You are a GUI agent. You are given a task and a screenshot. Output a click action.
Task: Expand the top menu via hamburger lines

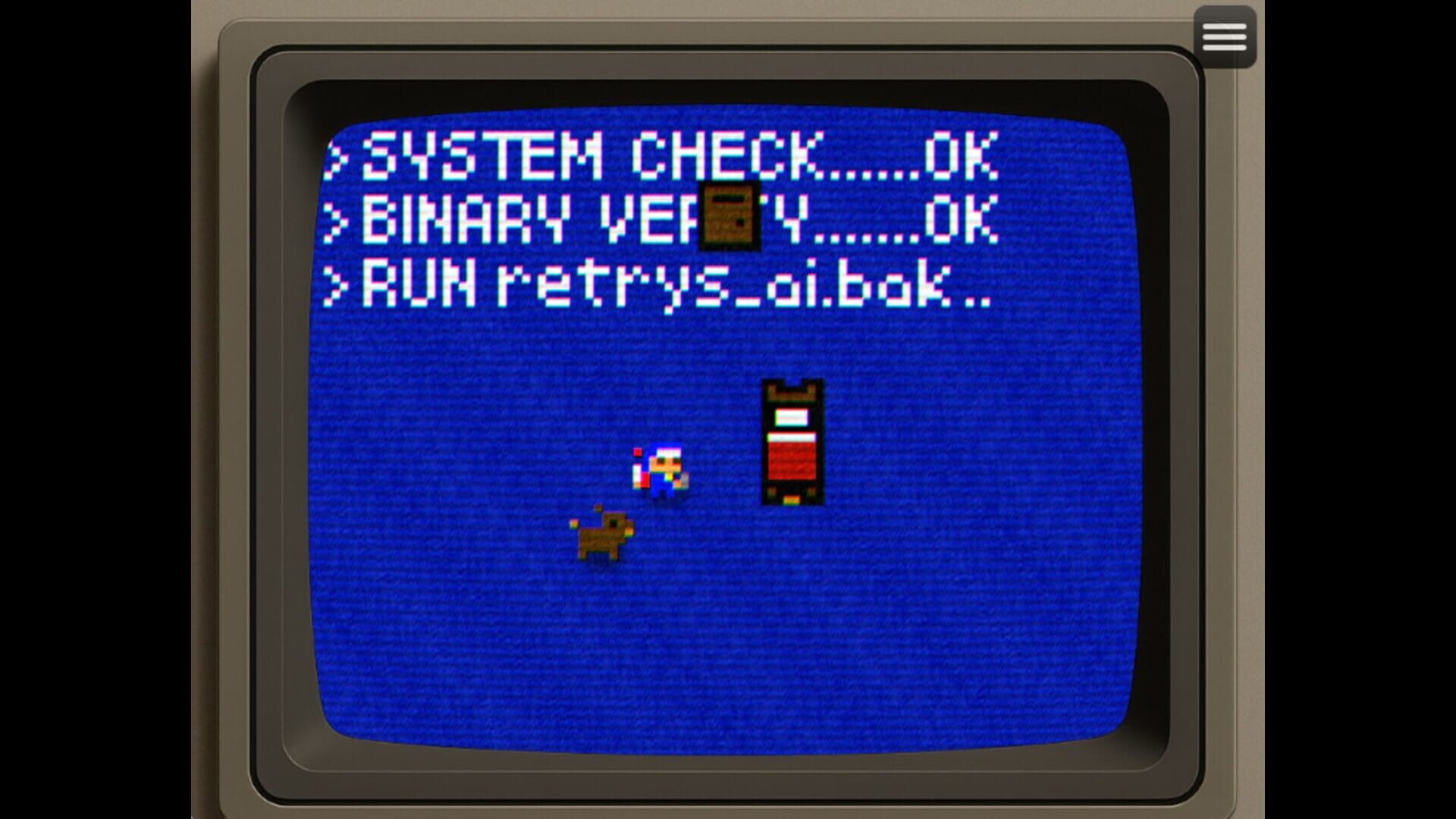1224,36
